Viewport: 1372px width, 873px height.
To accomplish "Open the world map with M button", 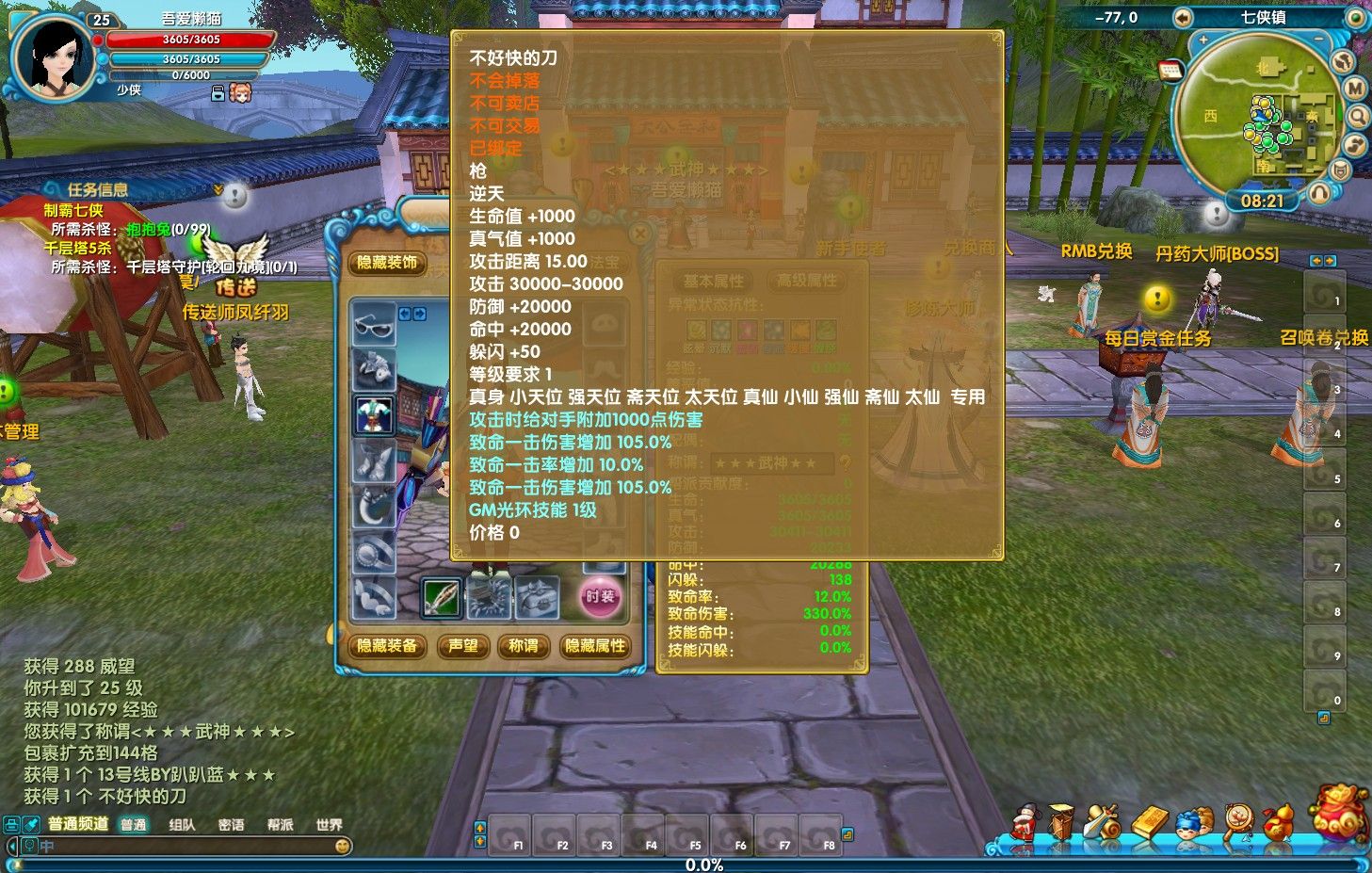I will click(x=1354, y=89).
